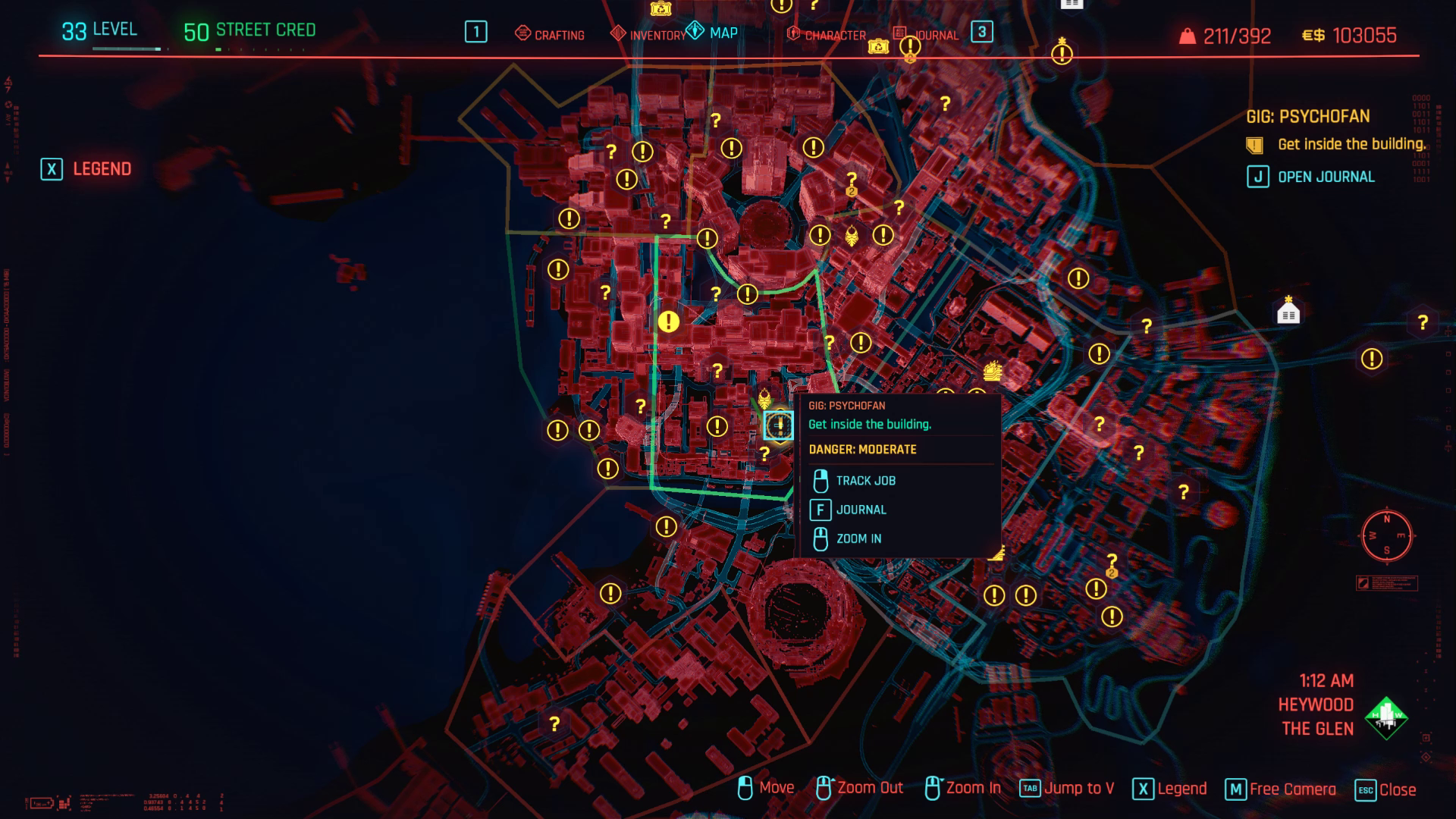Click the Journal camera icon

click(x=900, y=34)
